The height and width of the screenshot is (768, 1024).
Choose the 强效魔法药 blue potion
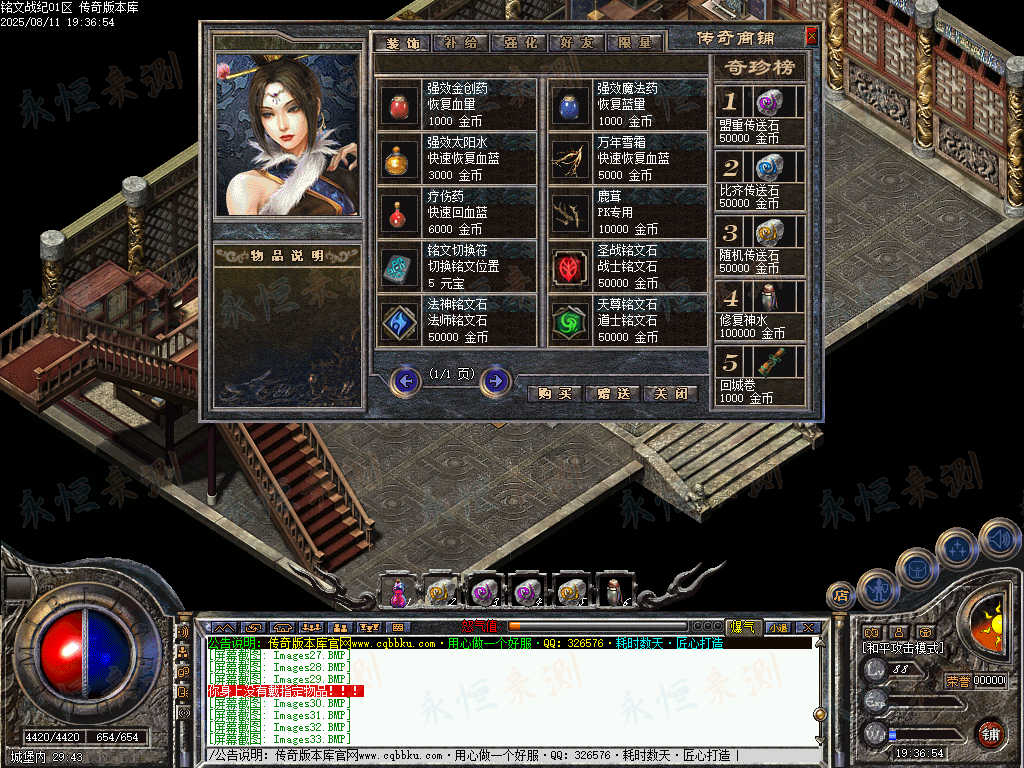tap(568, 104)
